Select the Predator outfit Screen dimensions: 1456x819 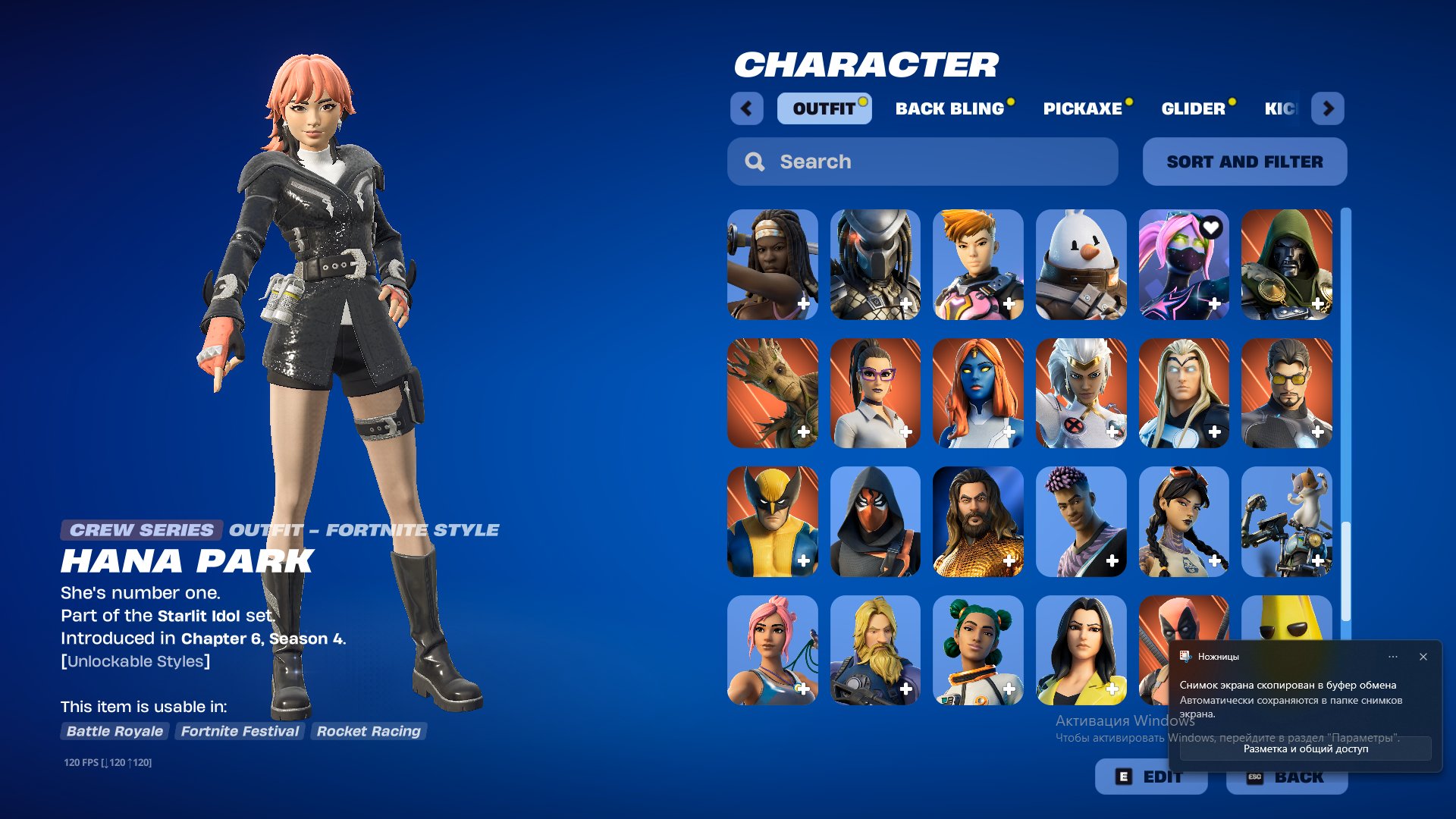pos(874,265)
